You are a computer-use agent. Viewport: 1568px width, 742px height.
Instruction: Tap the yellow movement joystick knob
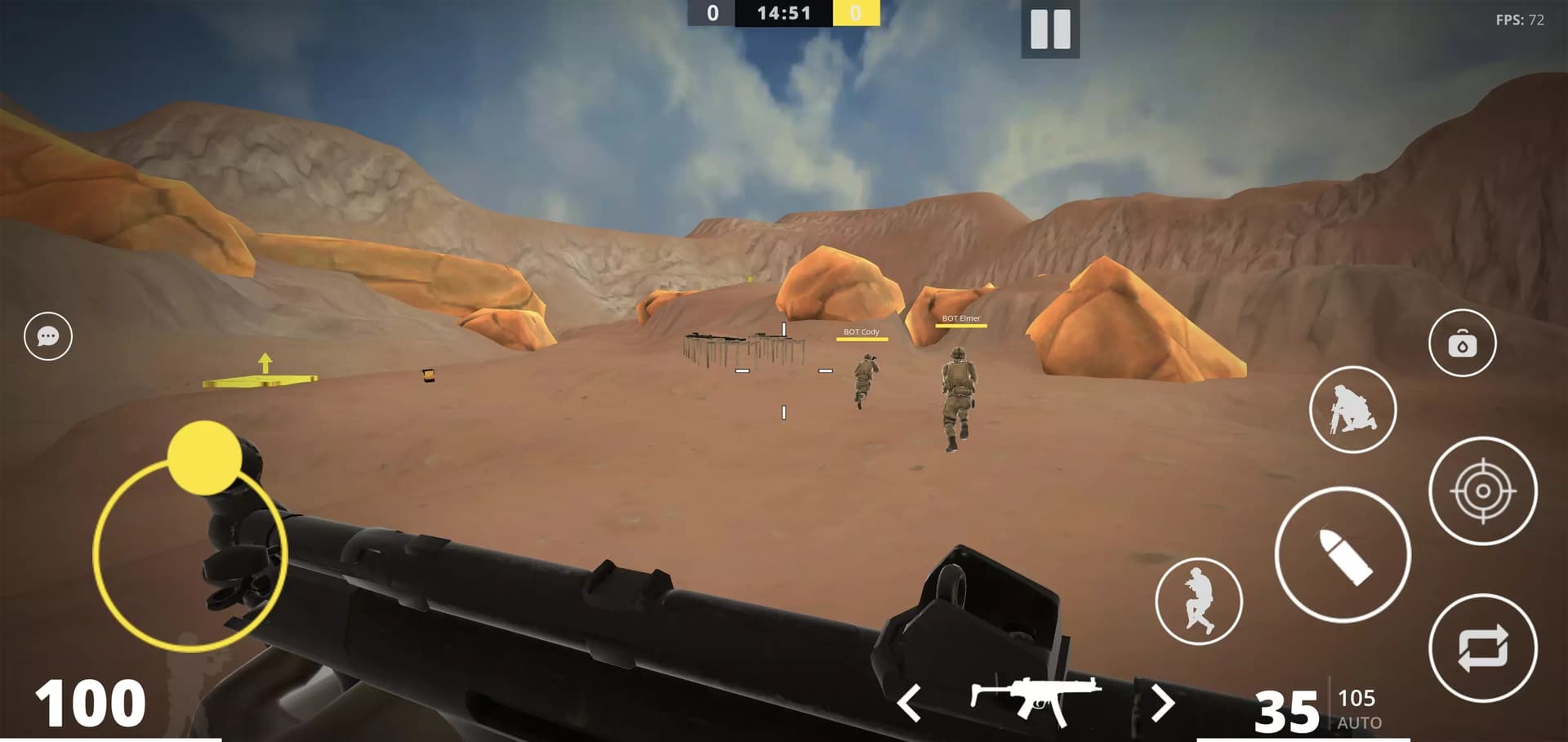click(x=204, y=457)
